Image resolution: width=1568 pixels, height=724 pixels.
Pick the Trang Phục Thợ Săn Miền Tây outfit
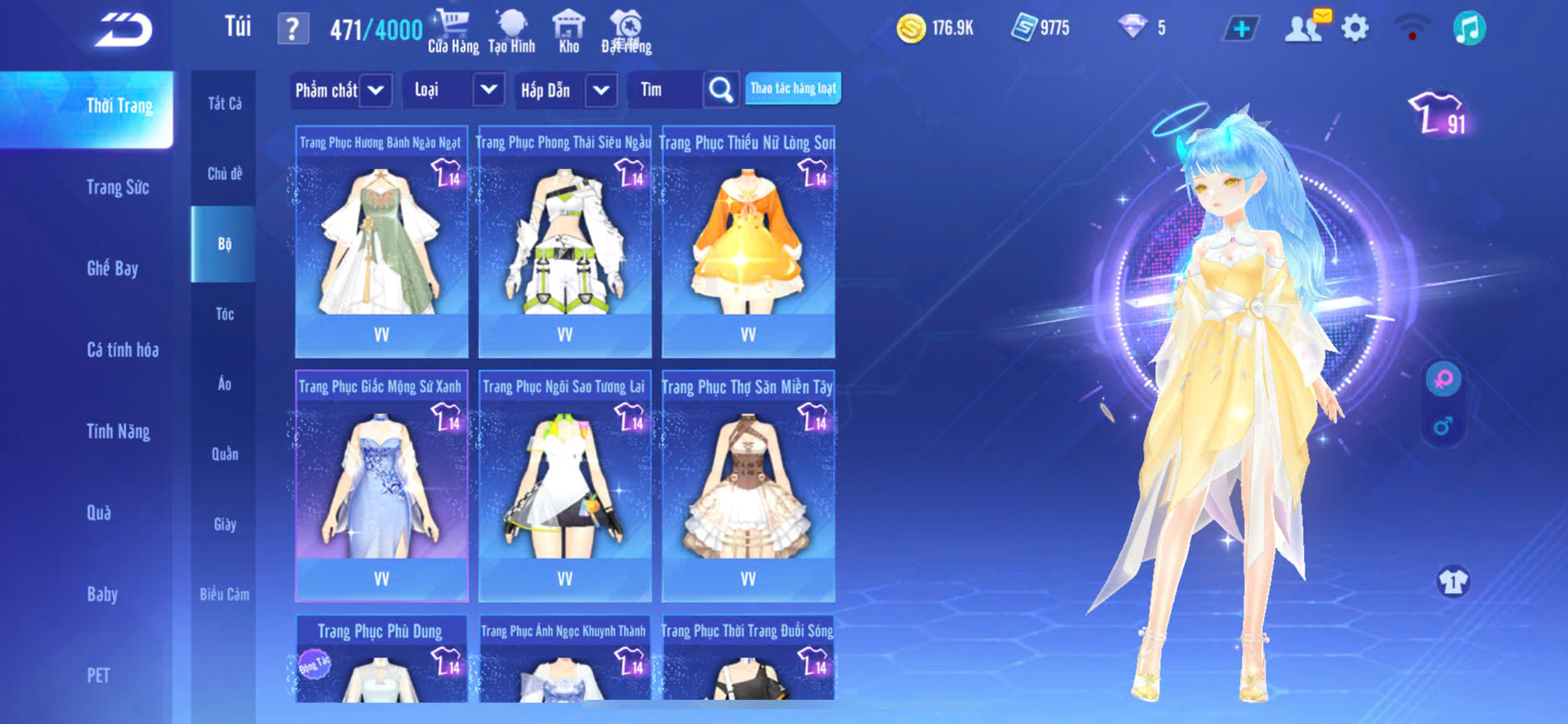[x=748, y=485]
